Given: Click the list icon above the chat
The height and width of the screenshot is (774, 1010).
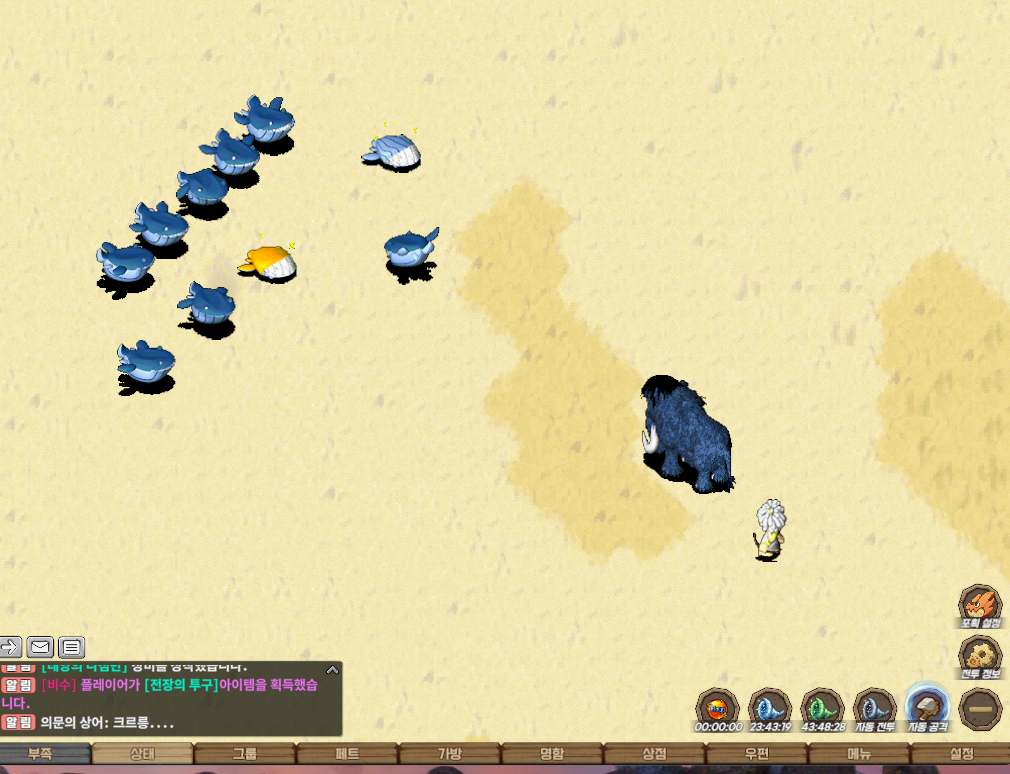Looking at the screenshot, I should tap(72, 647).
